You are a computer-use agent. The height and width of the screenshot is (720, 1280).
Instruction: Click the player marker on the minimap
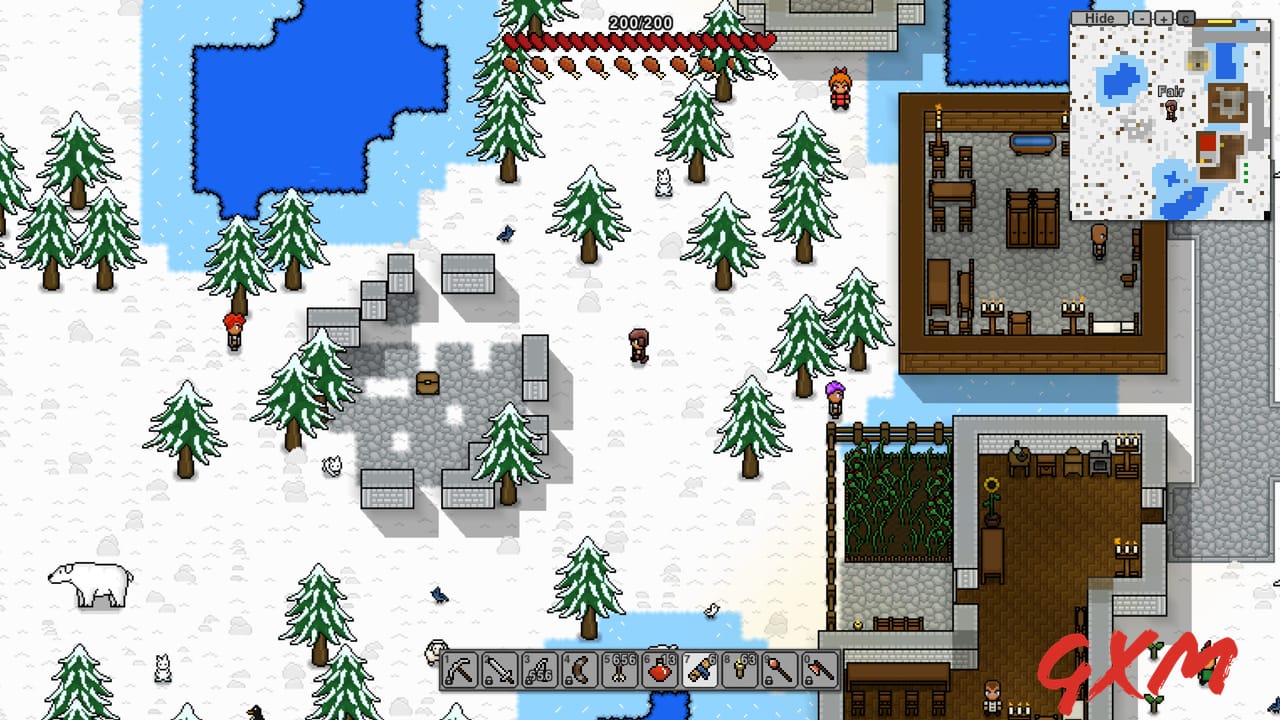coord(1171,112)
